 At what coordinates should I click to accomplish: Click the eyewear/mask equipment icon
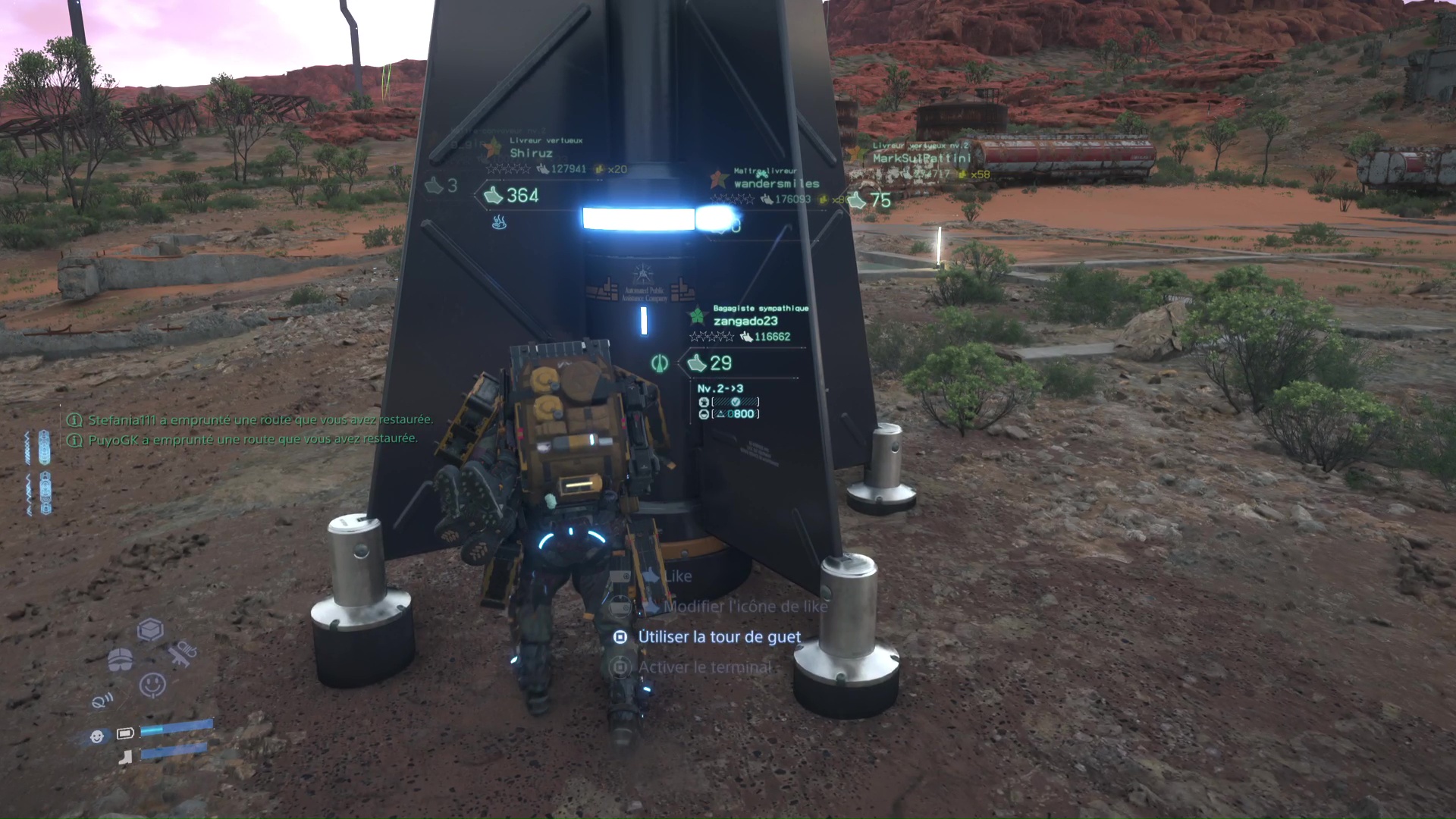[121, 660]
